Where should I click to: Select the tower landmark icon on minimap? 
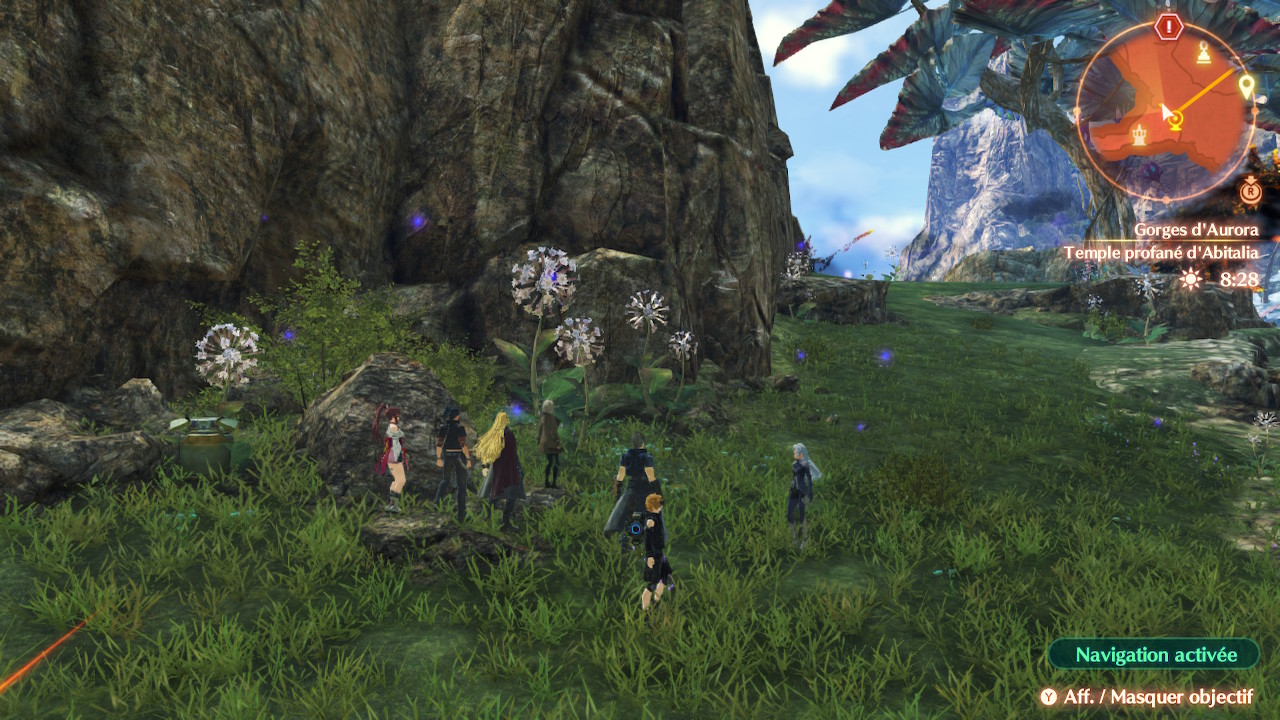pyautogui.click(x=1139, y=135)
